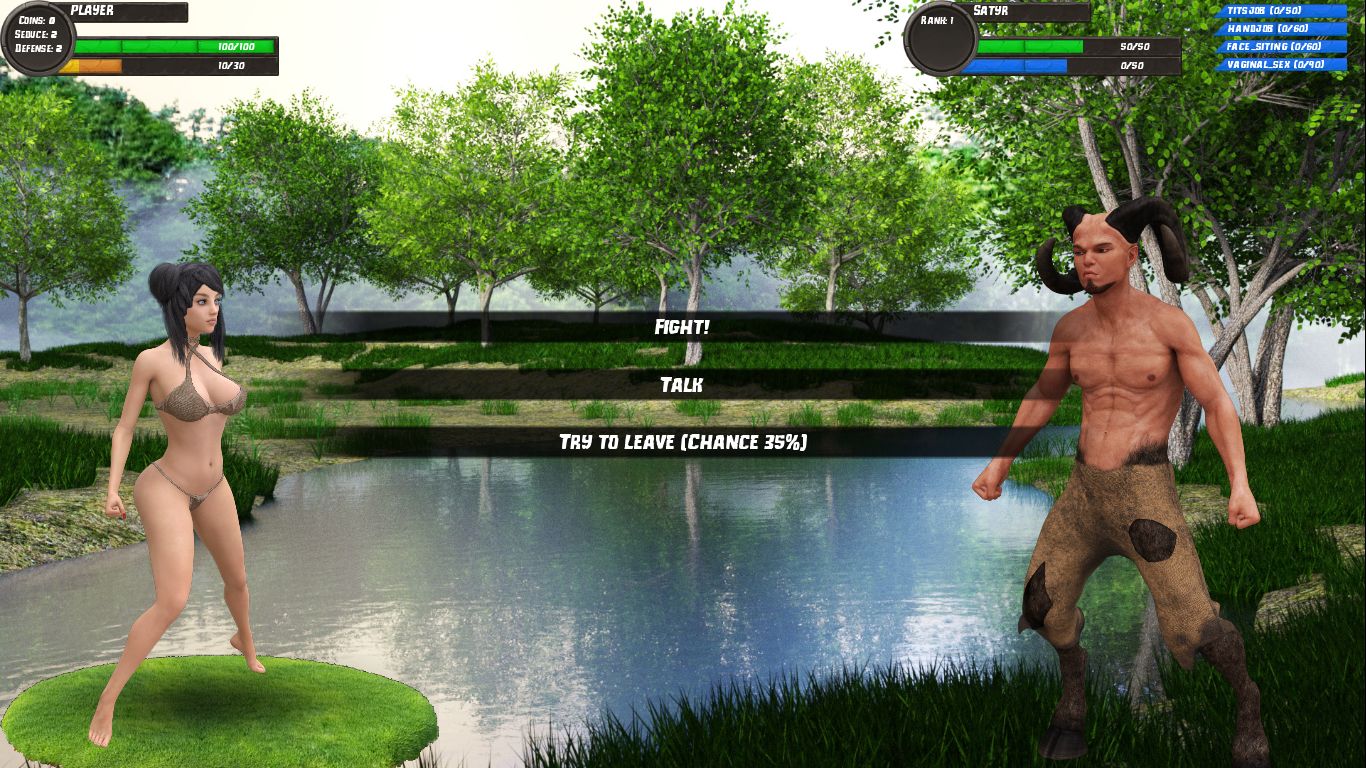Image resolution: width=1366 pixels, height=768 pixels.
Task: Click the PLAYER nameplate
Action: [x=125, y=10]
